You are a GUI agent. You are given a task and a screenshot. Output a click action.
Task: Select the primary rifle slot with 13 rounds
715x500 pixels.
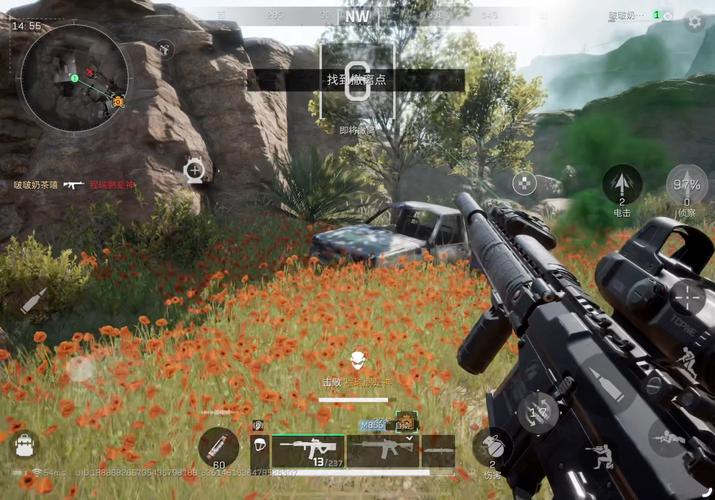click(x=308, y=451)
